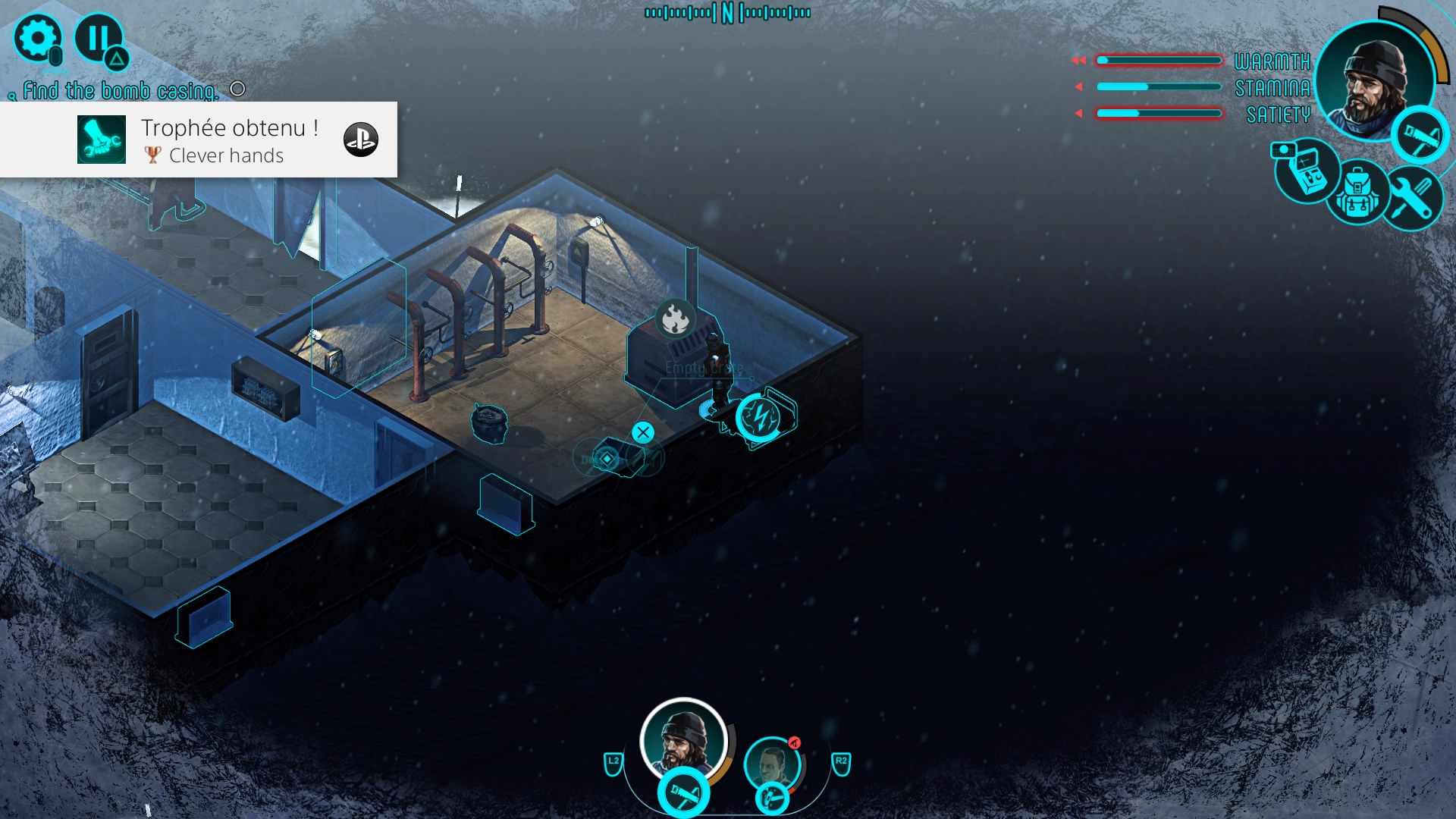Open the saw and hammer tool icon beside the top portrait
Image resolution: width=1456 pixels, height=819 pixels.
click(1420, 136)
